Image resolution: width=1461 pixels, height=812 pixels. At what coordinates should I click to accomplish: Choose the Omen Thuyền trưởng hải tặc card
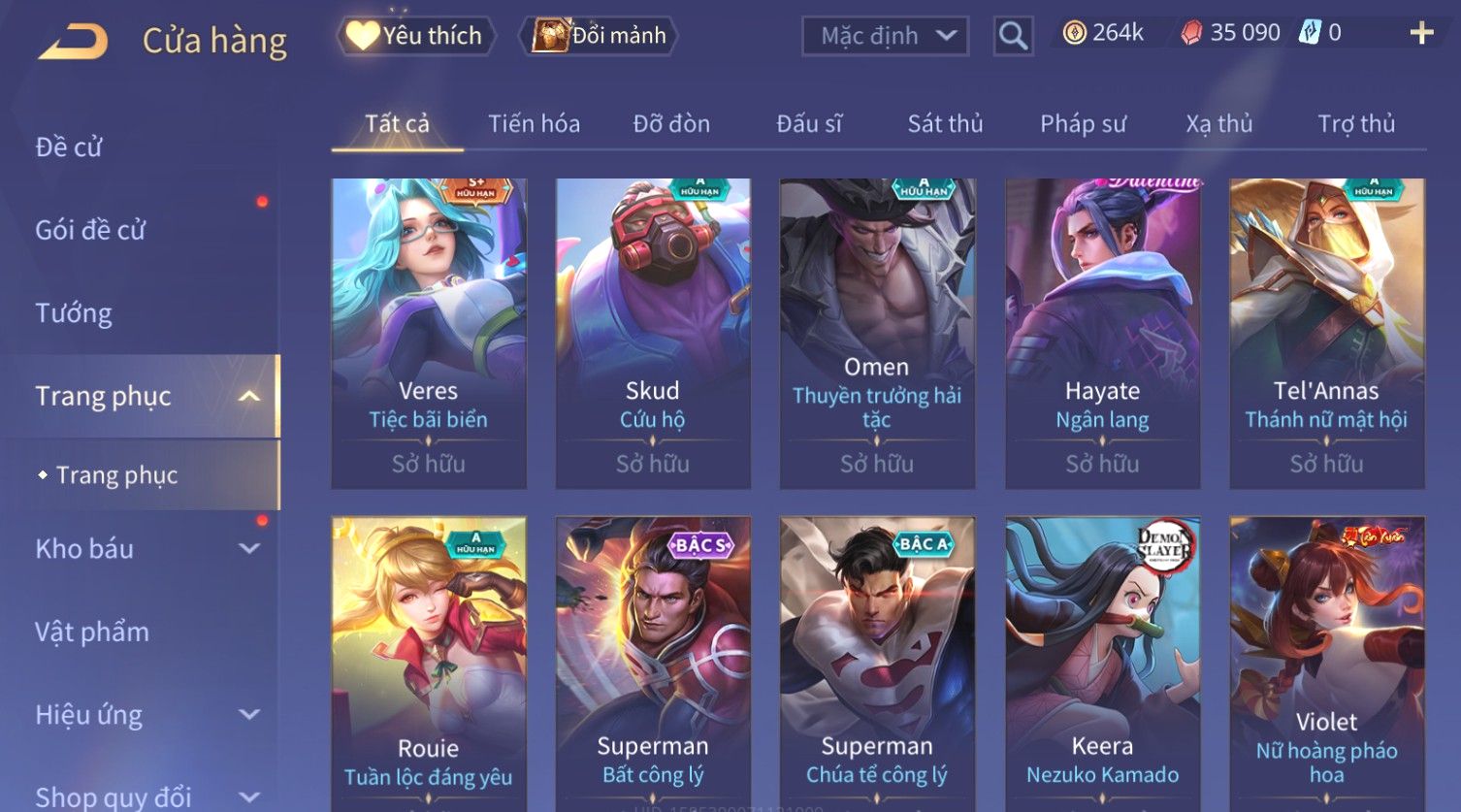coord(877,330)
